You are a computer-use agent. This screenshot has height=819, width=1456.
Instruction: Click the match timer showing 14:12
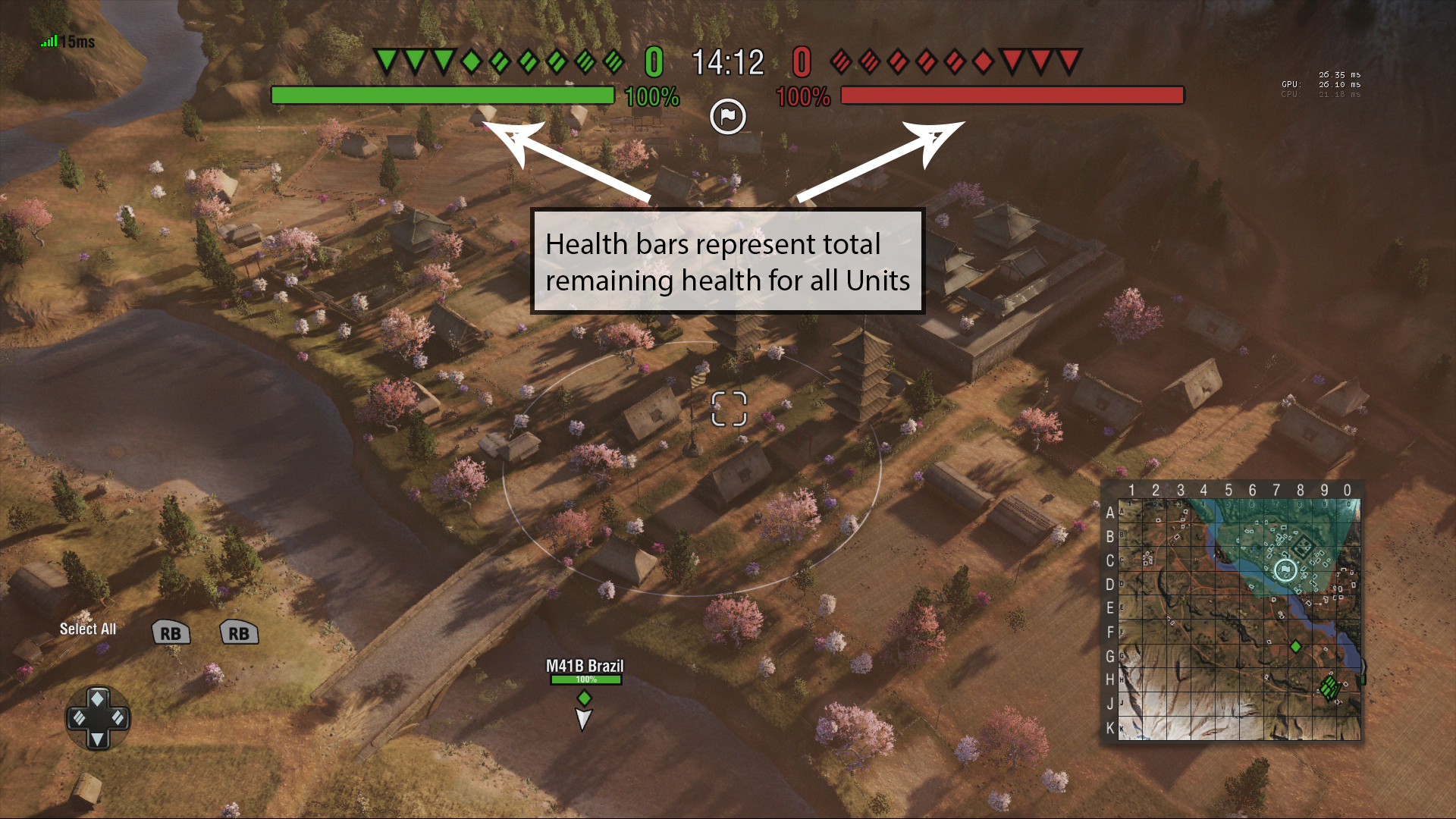tap(726, 62)
